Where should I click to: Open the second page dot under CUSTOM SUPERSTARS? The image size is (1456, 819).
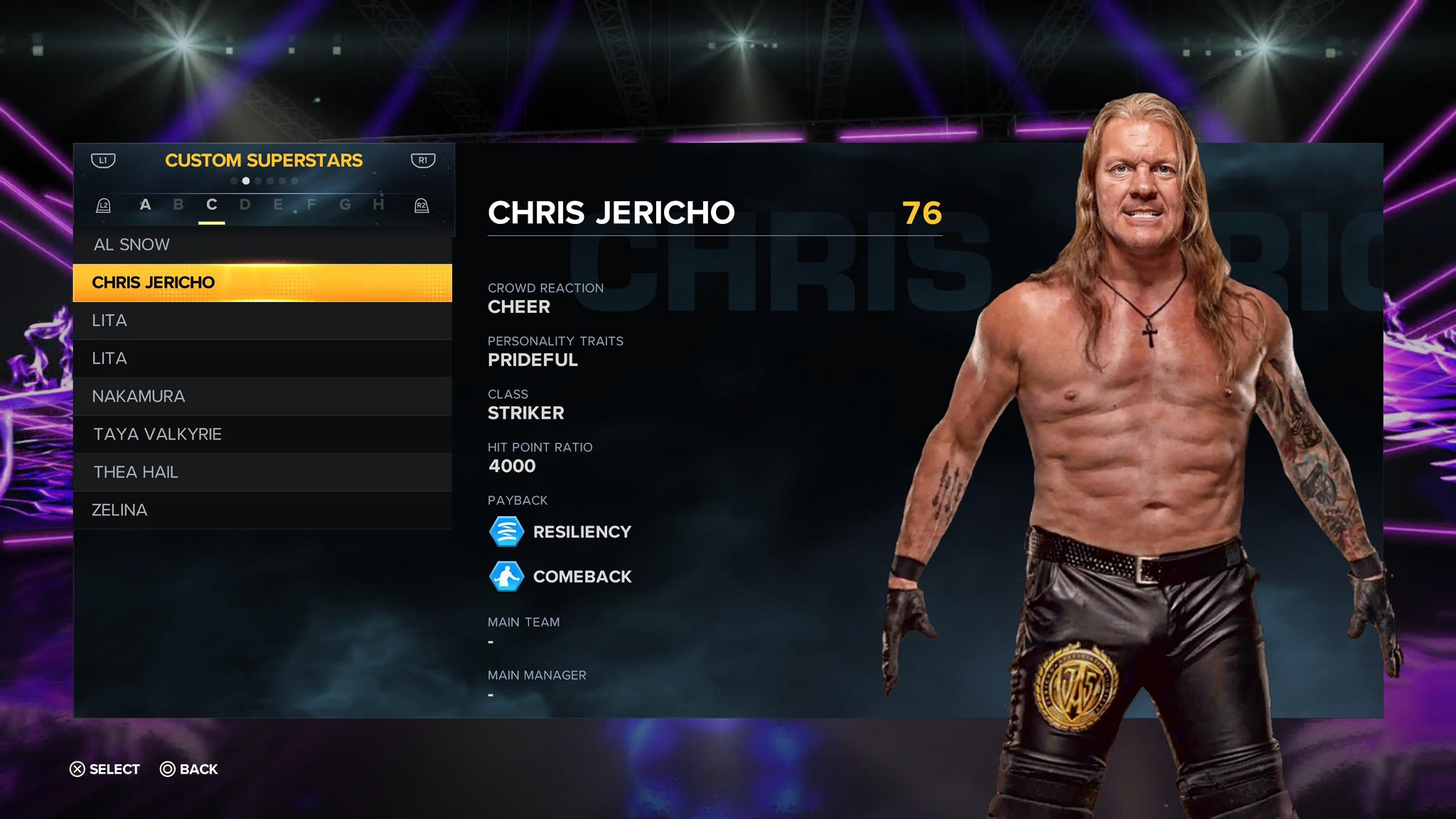[x=246, y=181]
